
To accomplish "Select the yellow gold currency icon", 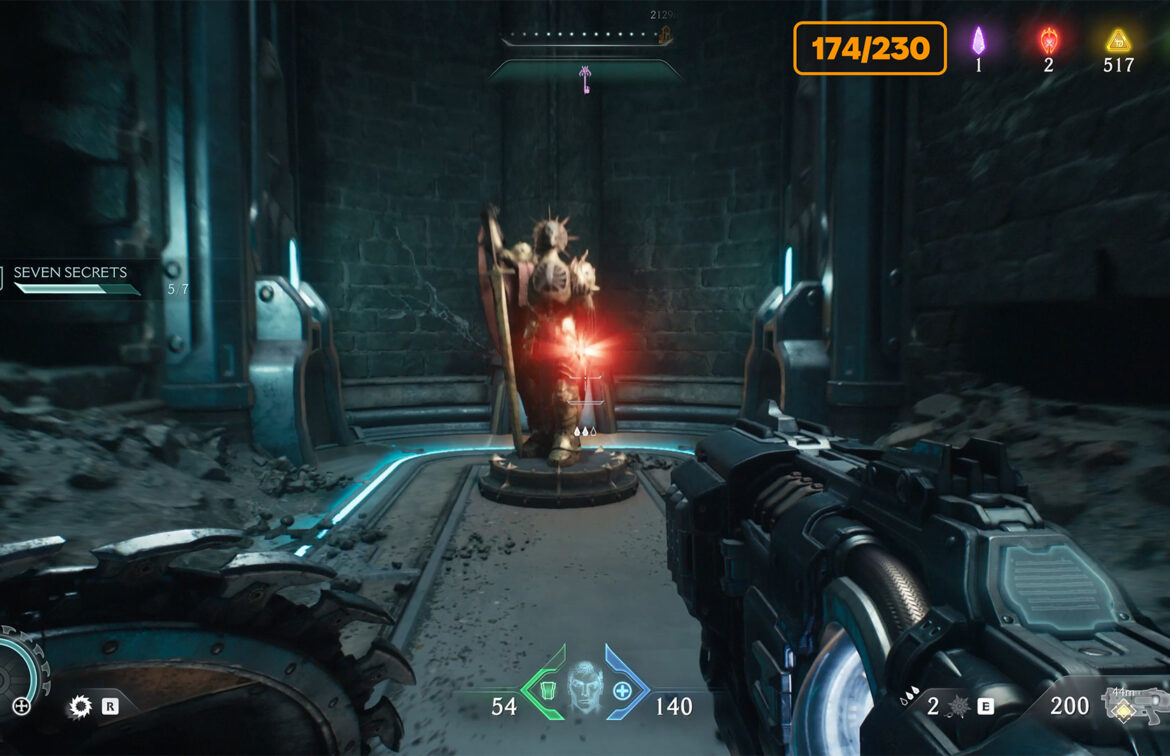I will pyautogui.click(x=1117, y=41).
